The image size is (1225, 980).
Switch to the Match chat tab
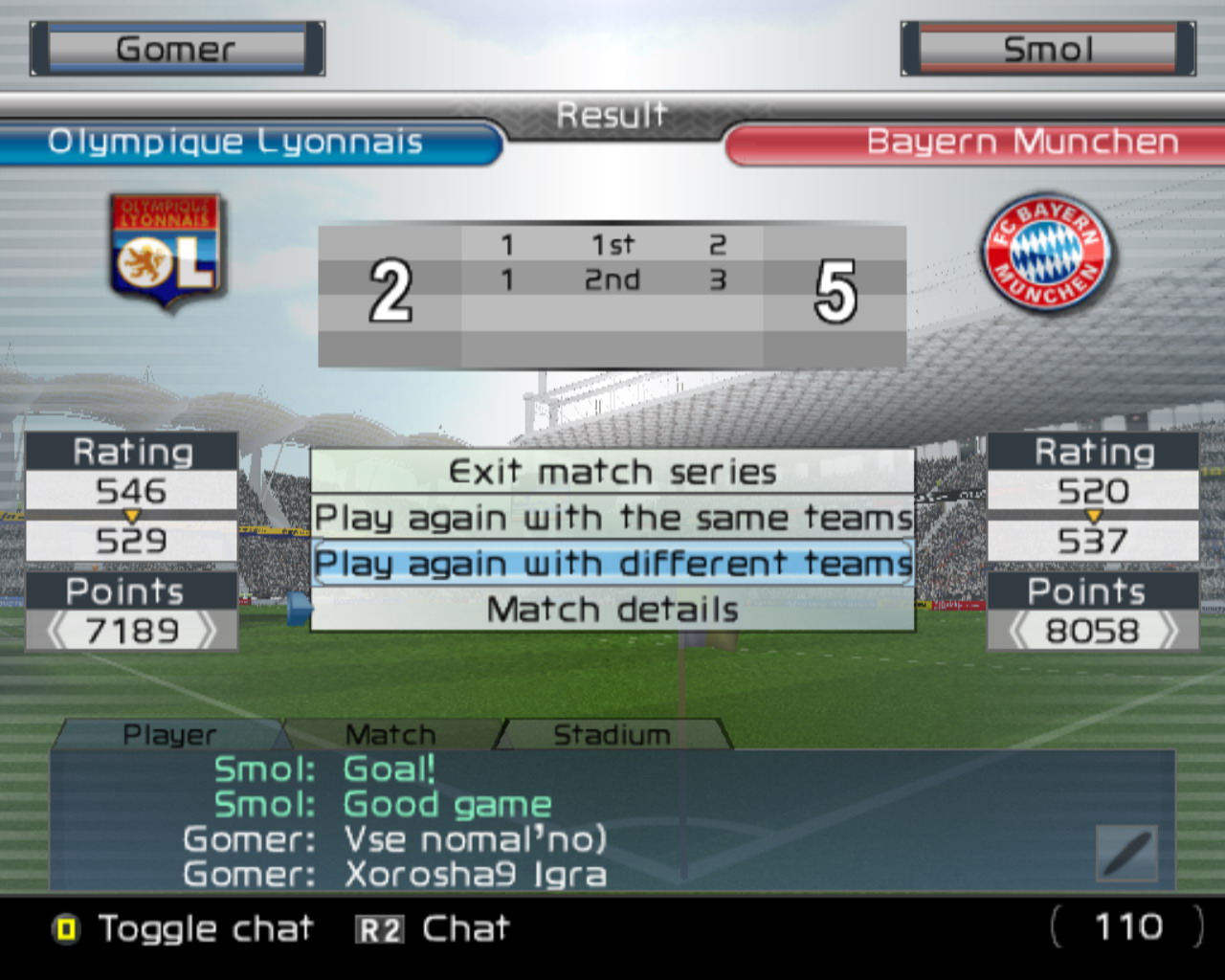(x=390, y=734)
